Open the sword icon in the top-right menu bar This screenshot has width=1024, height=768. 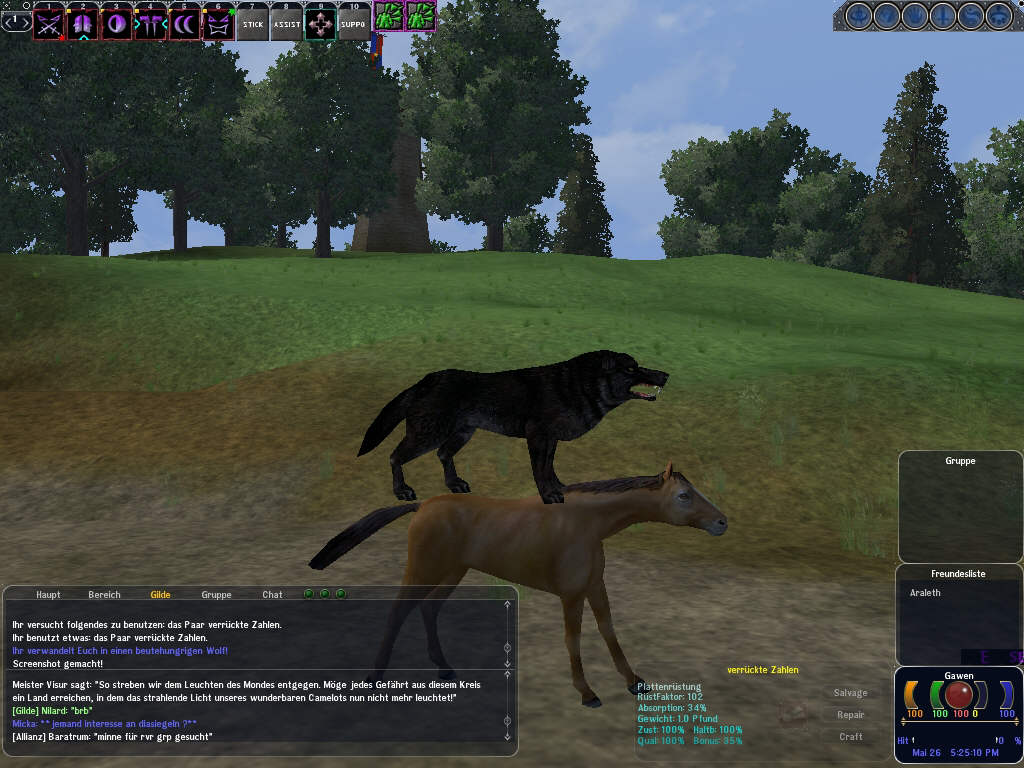pos(943,16)
